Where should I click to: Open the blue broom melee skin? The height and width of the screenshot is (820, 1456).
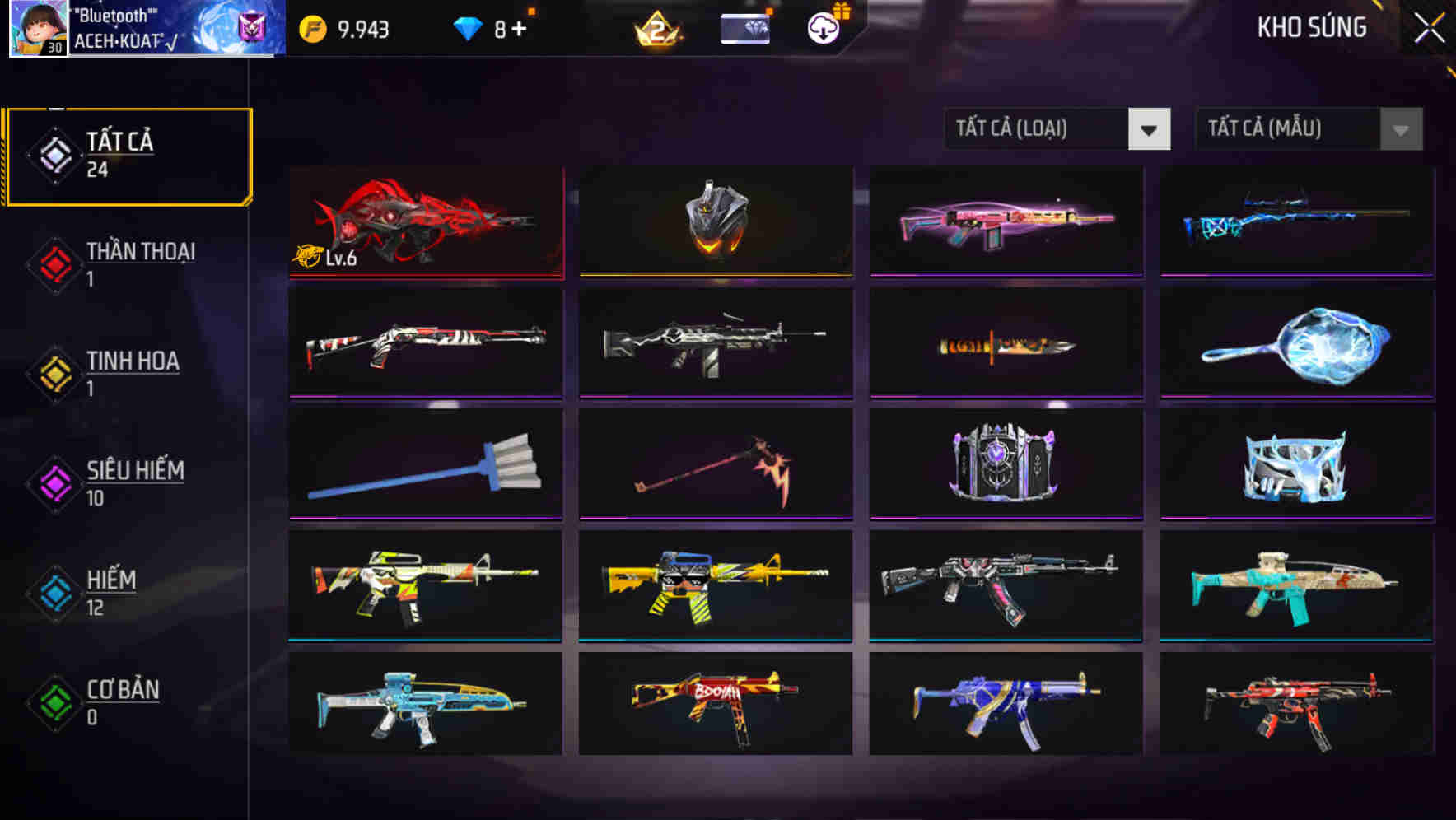click(425, 464)
